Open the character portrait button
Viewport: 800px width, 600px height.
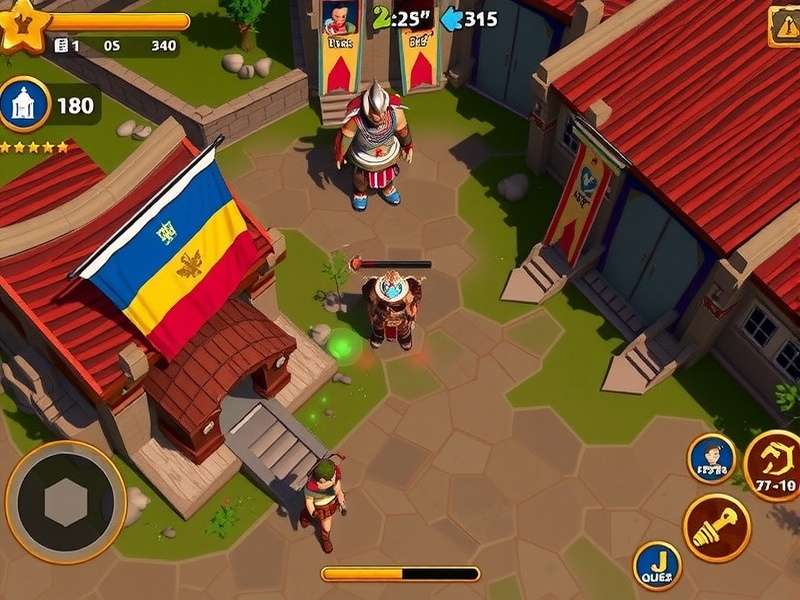tap(711, 459)
